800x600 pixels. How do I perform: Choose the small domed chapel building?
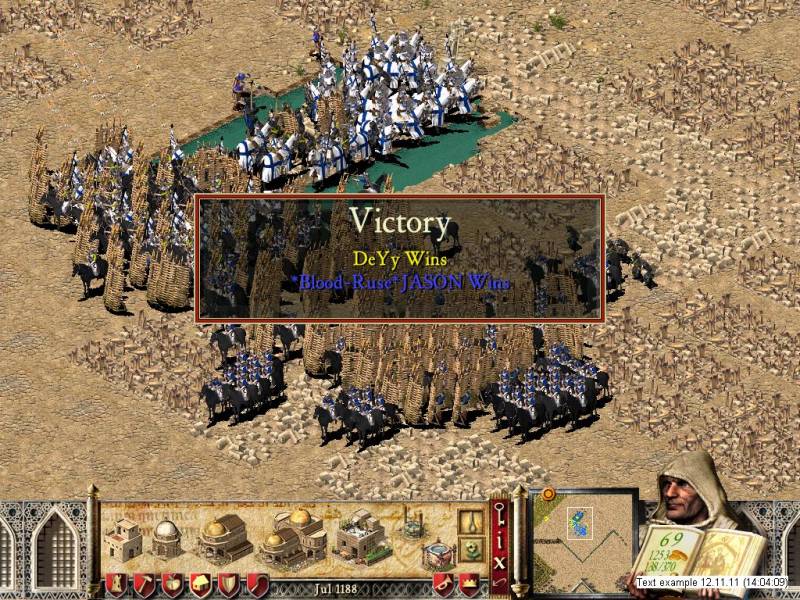click(164, 539)
